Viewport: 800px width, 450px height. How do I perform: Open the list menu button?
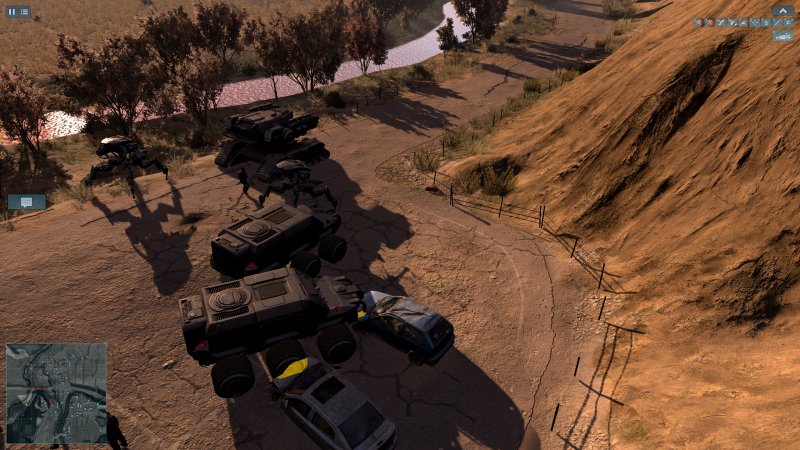point(24,12)
